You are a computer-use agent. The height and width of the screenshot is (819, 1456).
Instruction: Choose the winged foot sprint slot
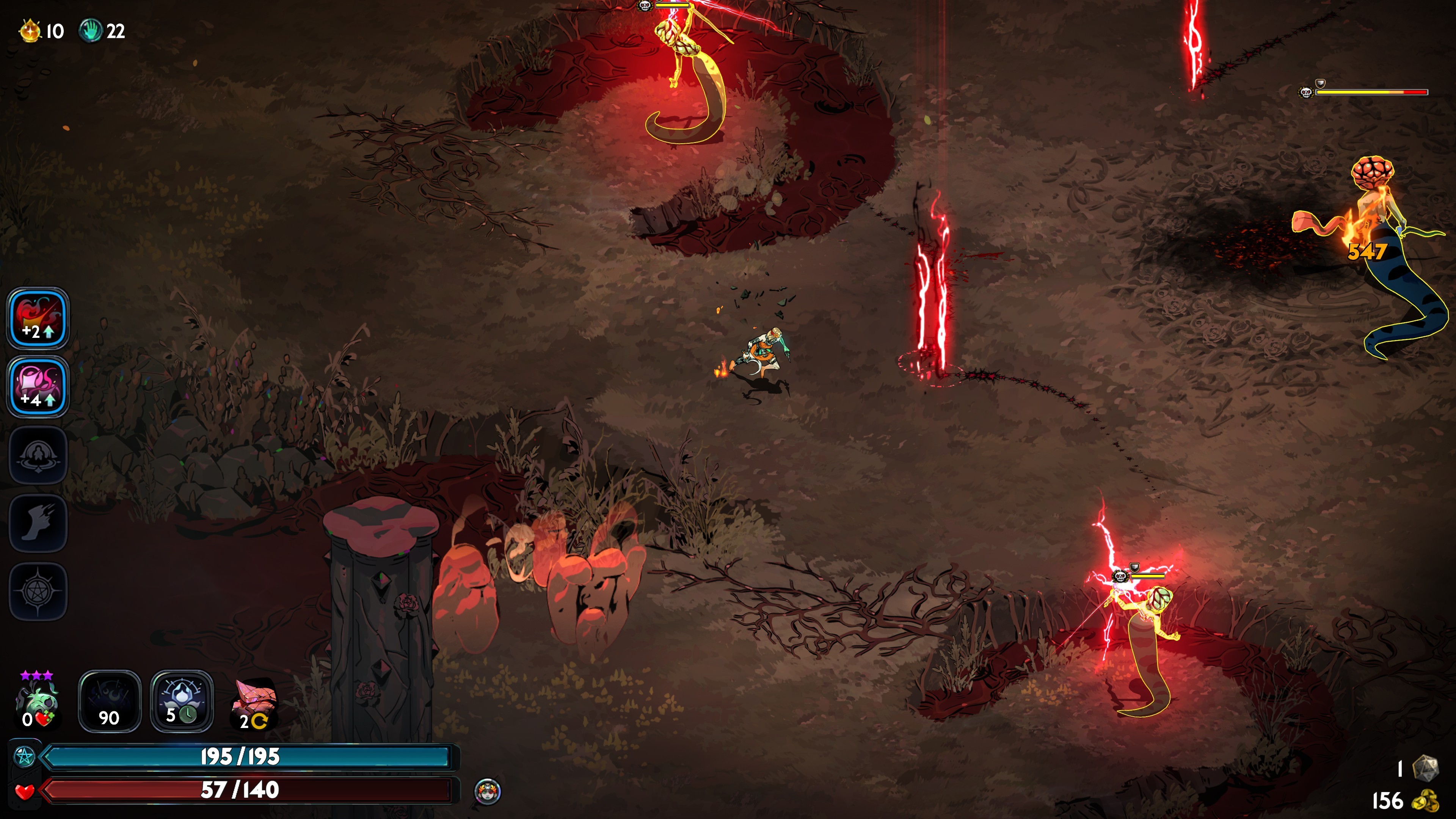click(38, 523)
